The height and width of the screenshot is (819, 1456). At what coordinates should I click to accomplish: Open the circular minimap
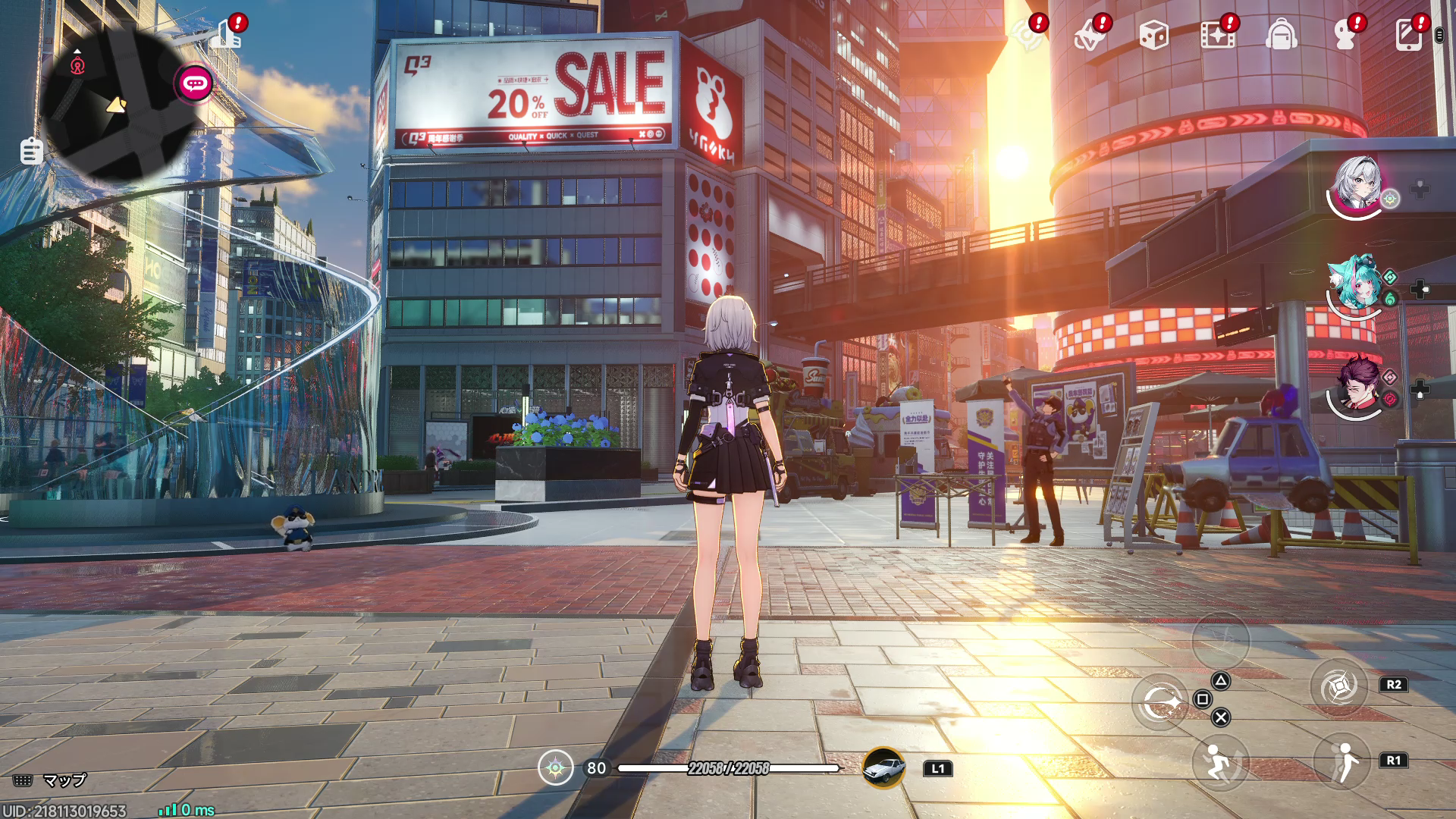point(118,106)
